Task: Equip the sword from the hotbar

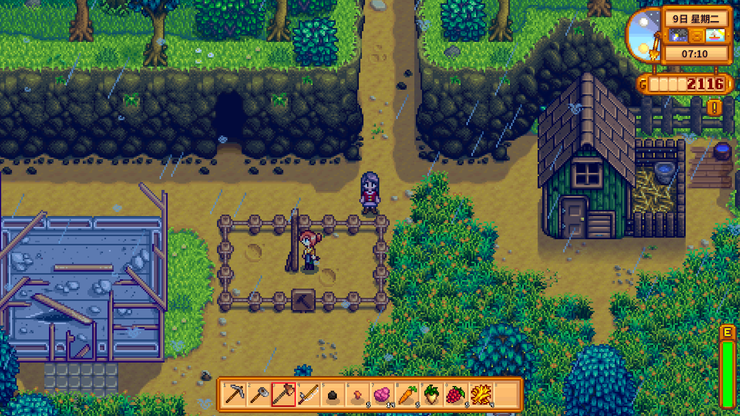Action: pyautogui.click(x=308, y=394)
